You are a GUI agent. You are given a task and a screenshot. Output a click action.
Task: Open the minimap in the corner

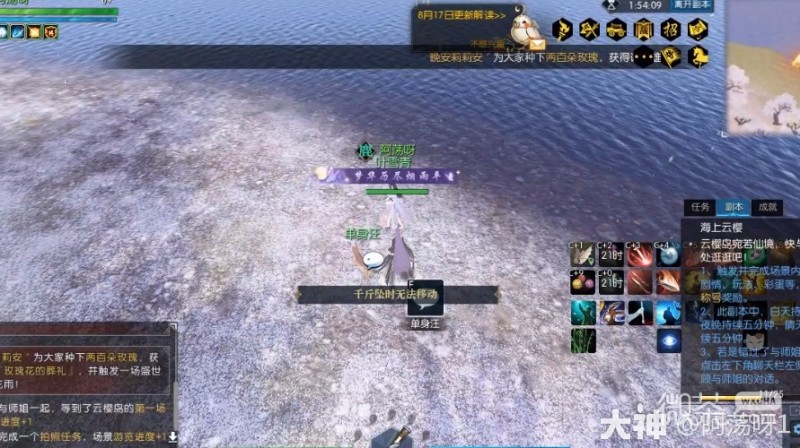[x=763, y=75]
